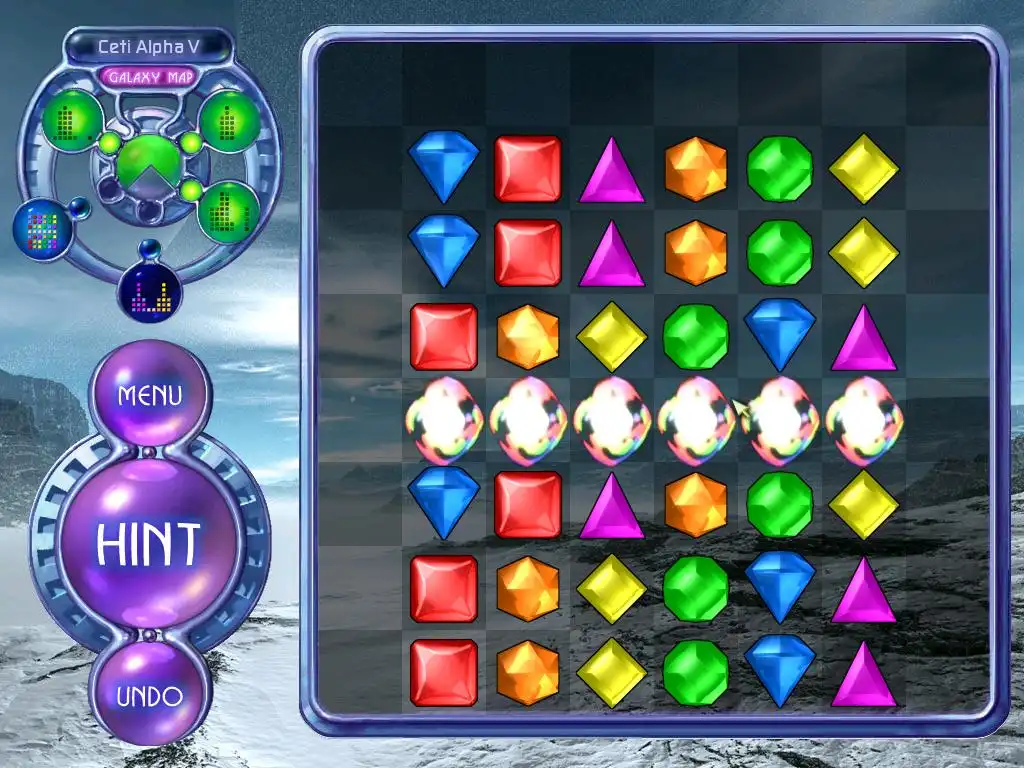Undo the last move with UNDO
Image resolution: width=1024 pixels, height=768 pixels.
[150, 696]
